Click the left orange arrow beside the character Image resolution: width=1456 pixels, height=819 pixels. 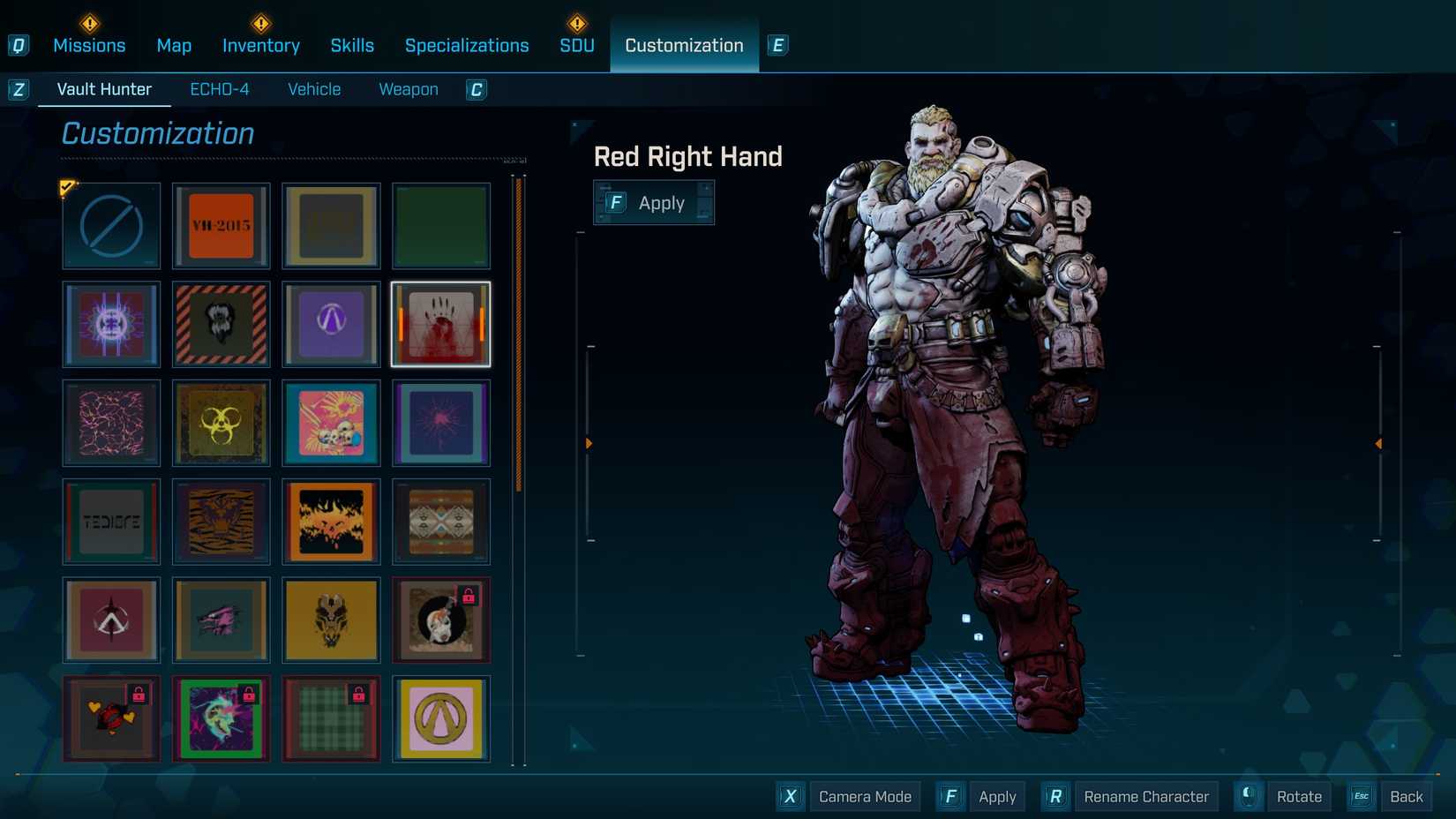point(589,443)
